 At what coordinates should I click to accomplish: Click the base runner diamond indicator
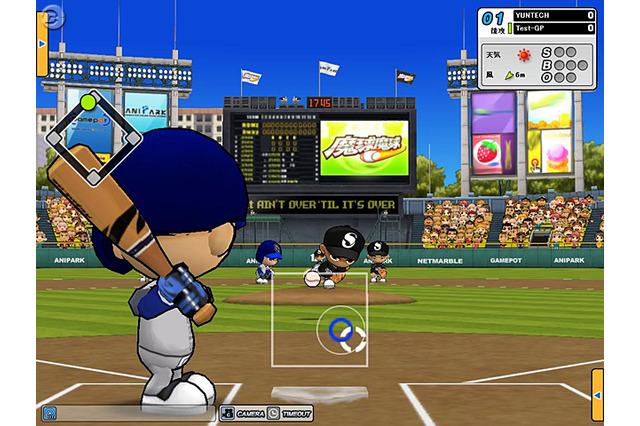pos(91,139)
